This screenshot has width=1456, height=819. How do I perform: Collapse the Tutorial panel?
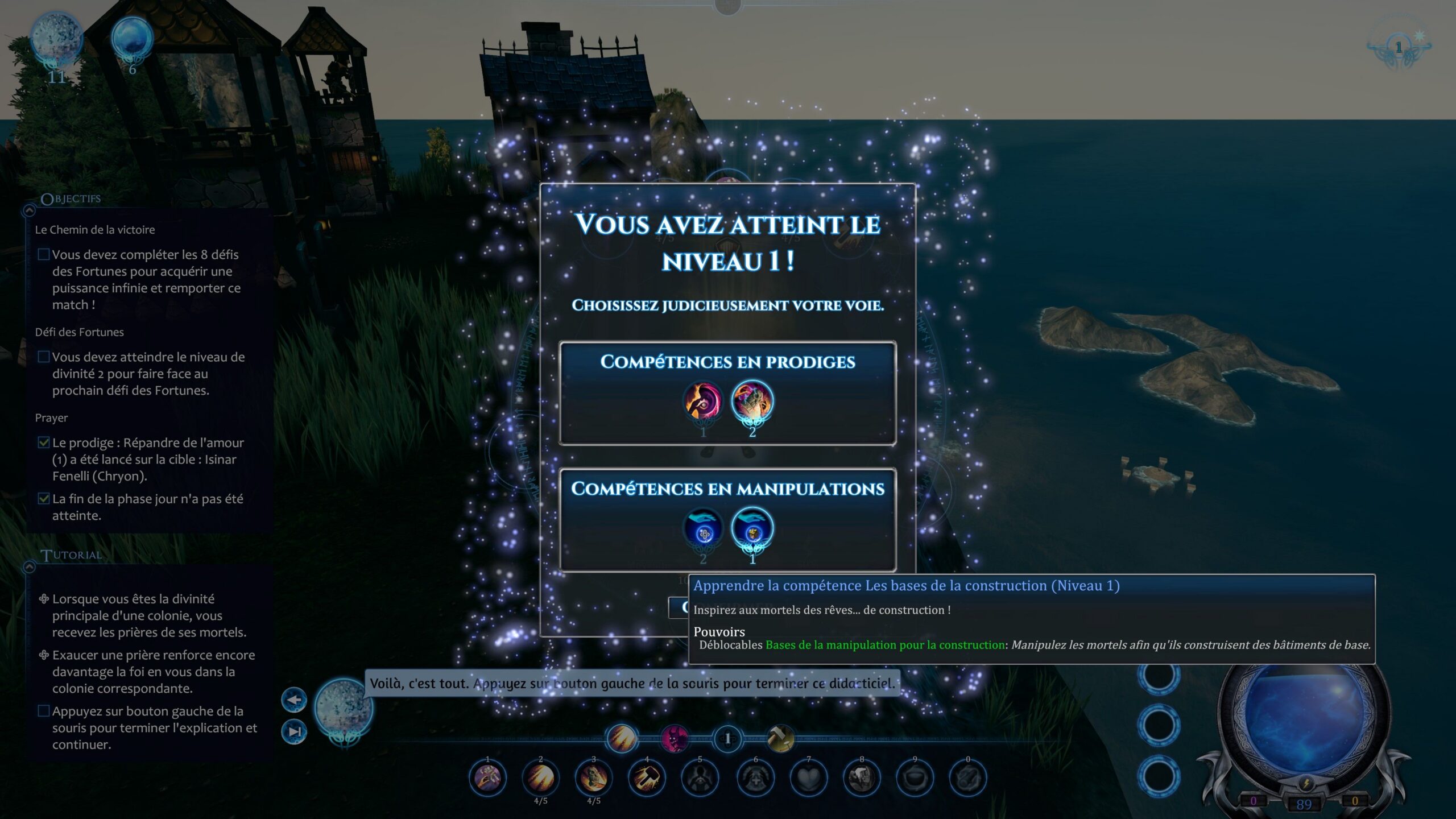click(29, 567)
